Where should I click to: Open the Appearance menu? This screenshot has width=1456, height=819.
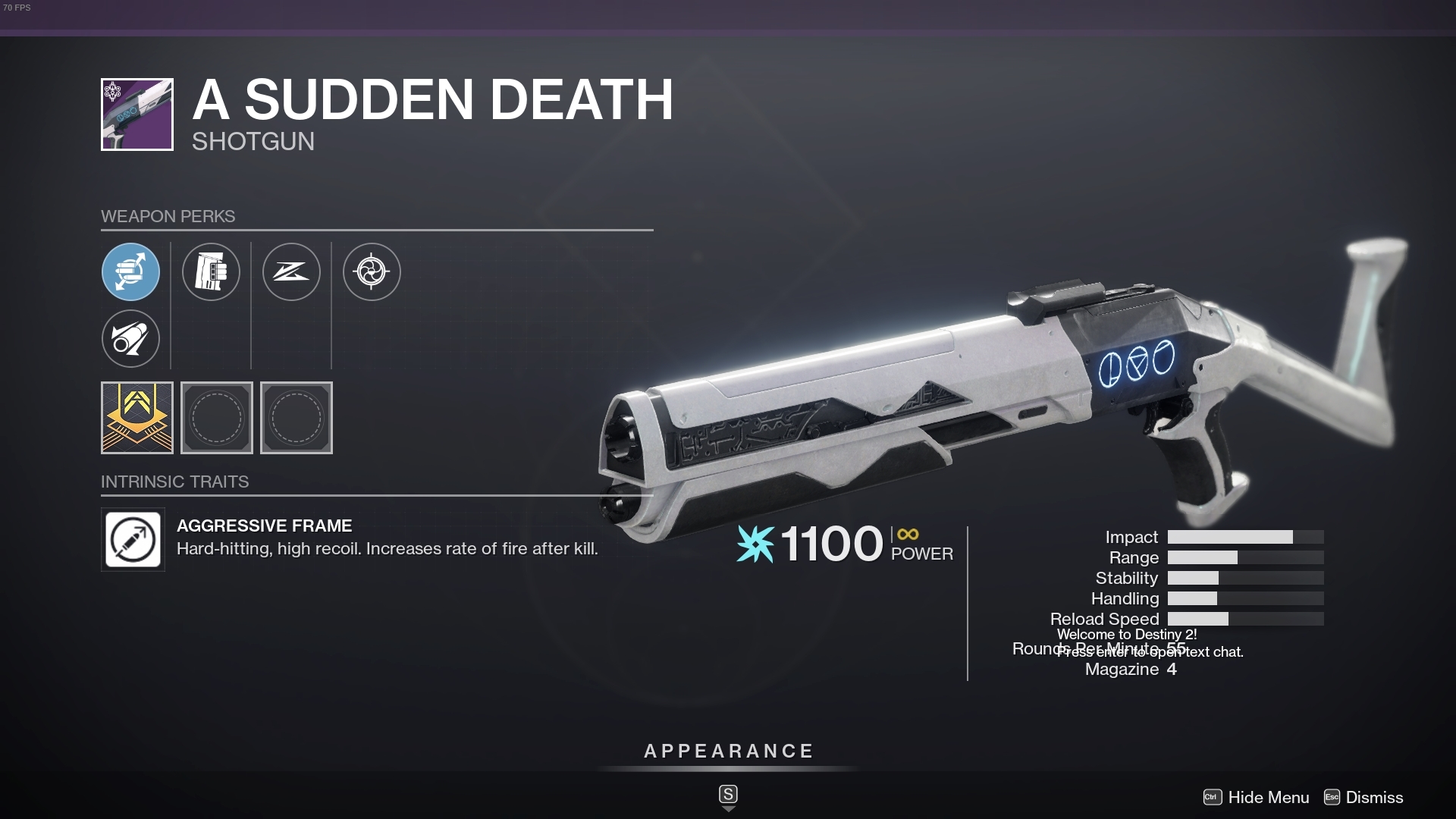coord(727,752)
